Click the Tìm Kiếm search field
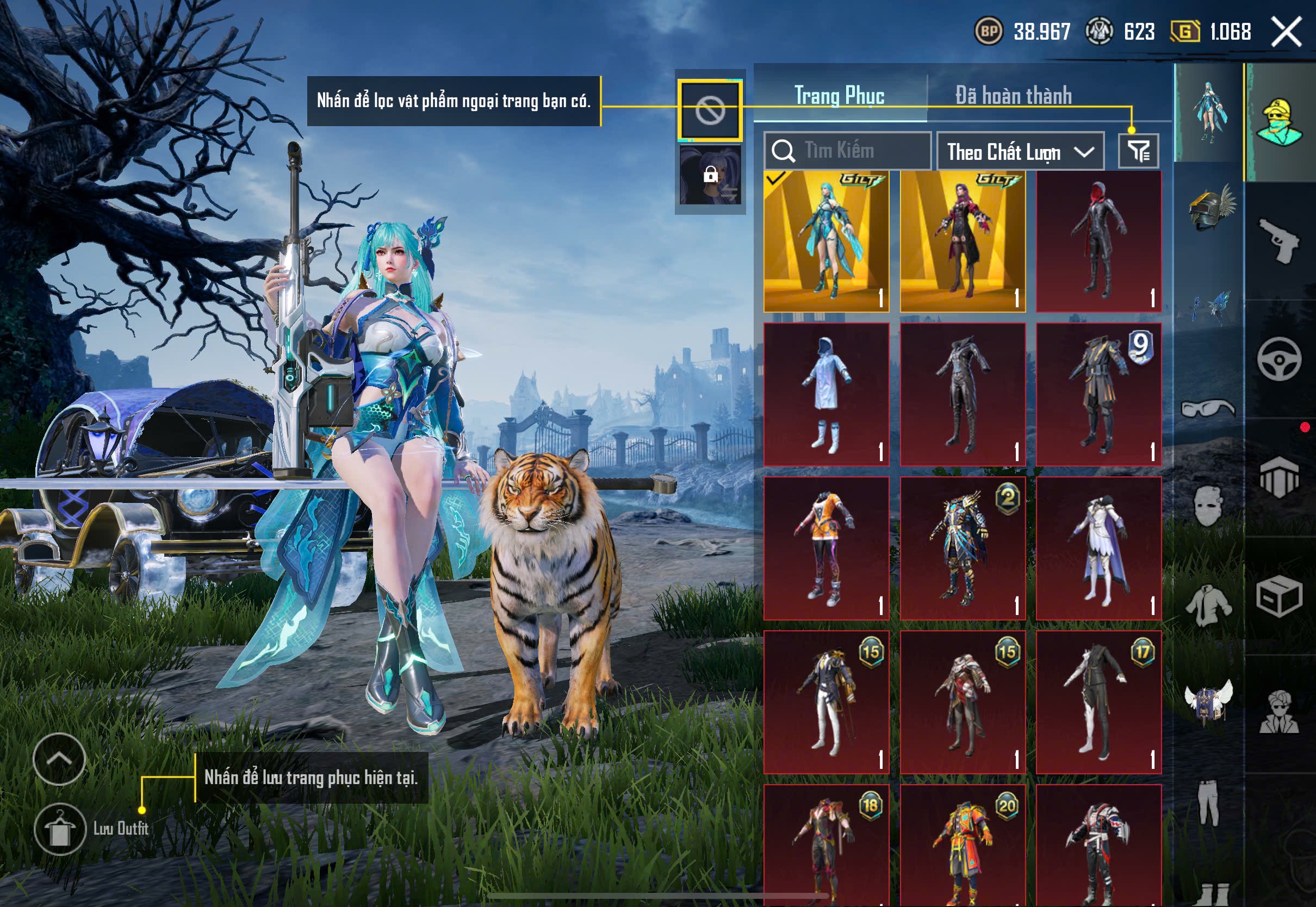This screenshot has height=907, width=1316. click(847, 151)
